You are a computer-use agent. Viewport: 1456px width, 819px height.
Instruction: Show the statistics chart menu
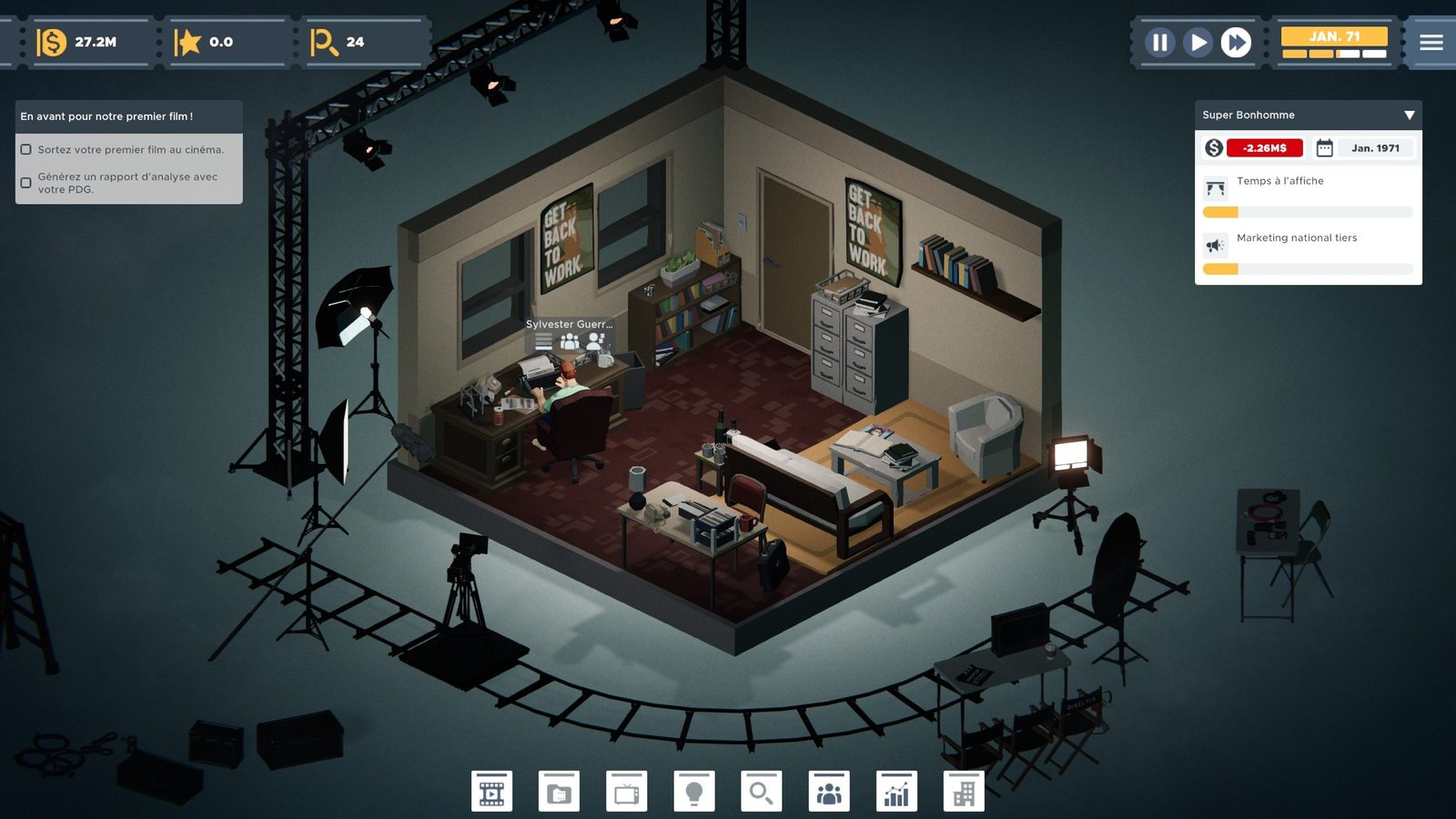pyautogui.click(x=896, y=792)
